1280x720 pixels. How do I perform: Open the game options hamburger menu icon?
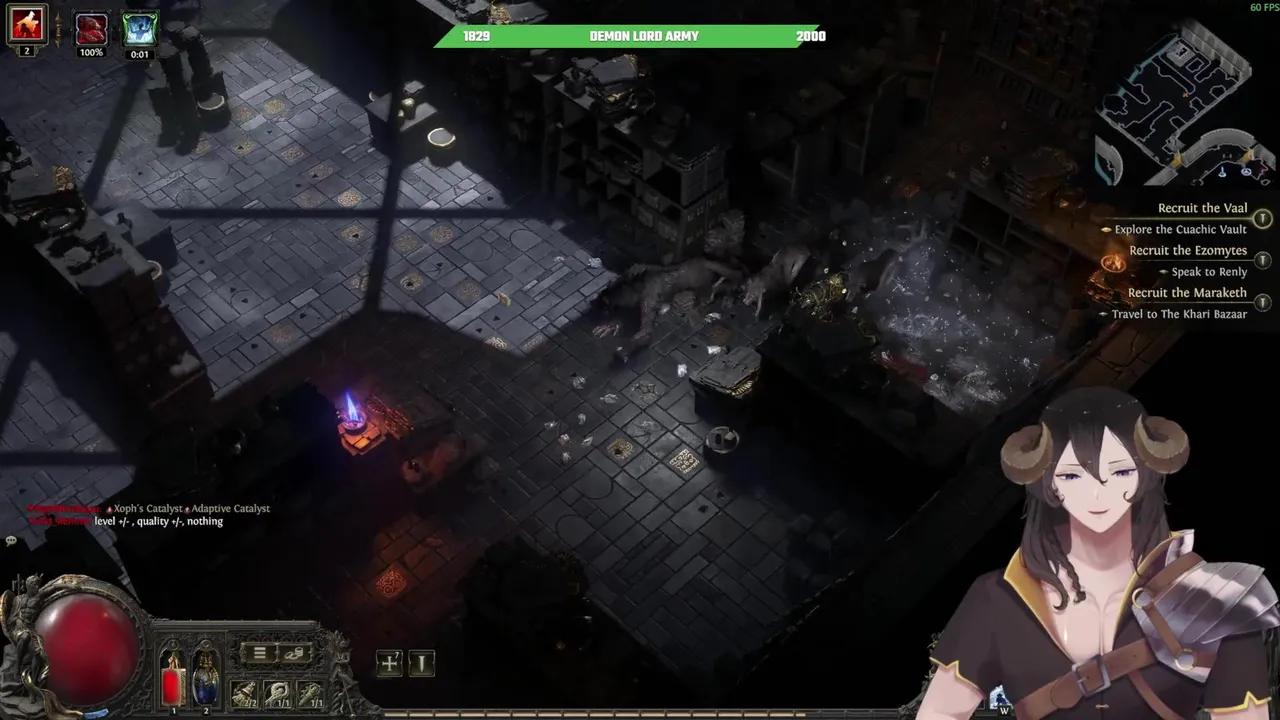tap(259, 654)
